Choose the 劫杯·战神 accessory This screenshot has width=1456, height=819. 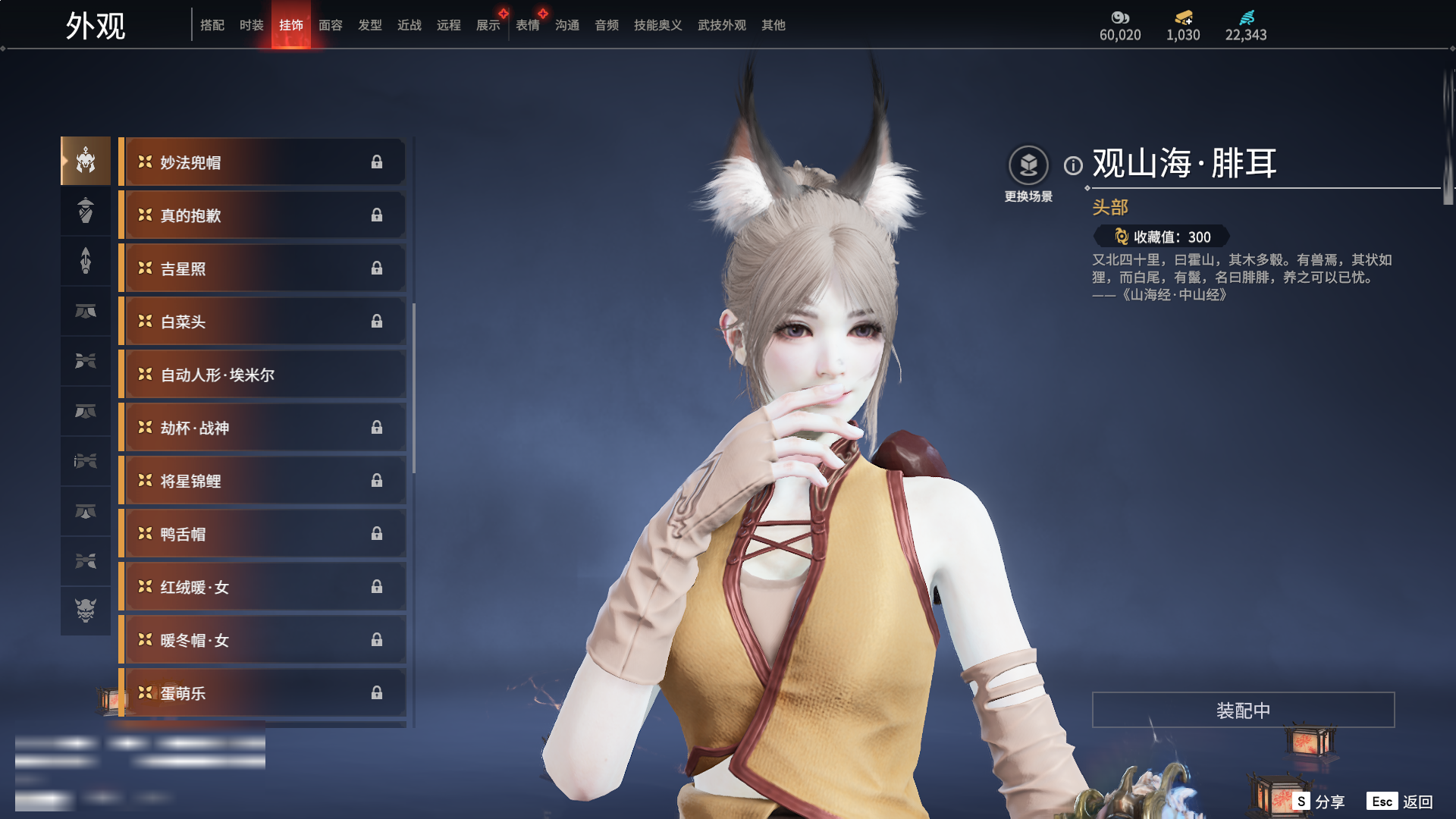pyautogui.click(x=262, y=428)
